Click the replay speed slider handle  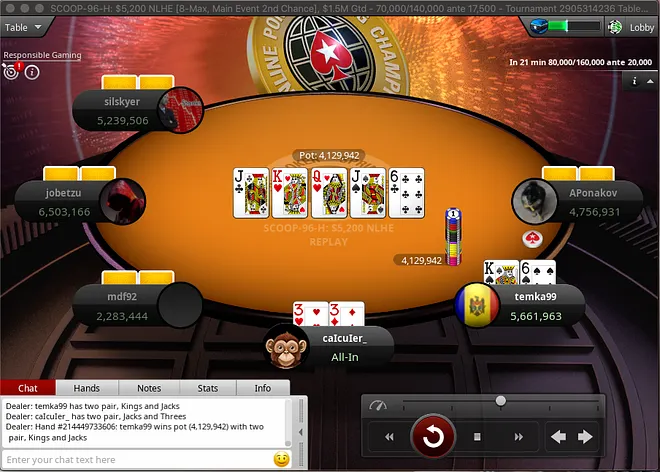[500, 401]
